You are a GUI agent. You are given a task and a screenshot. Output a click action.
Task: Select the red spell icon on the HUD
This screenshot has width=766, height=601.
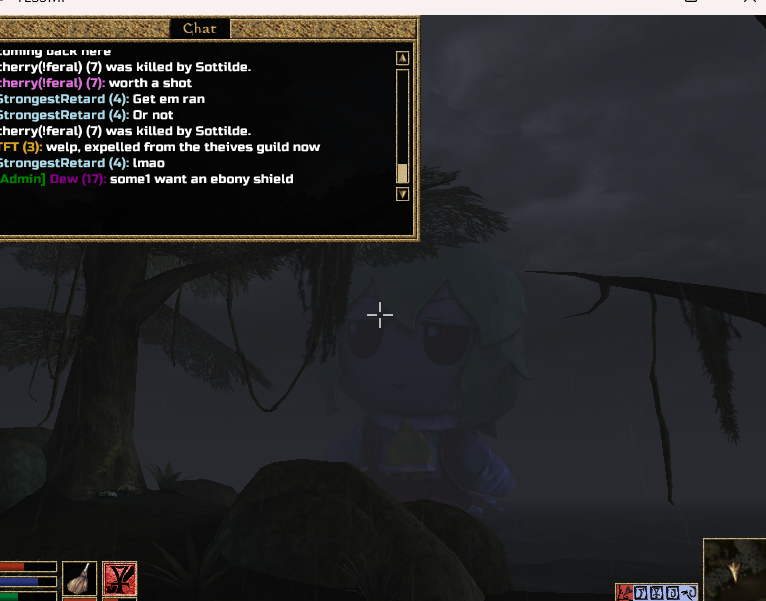119,579
